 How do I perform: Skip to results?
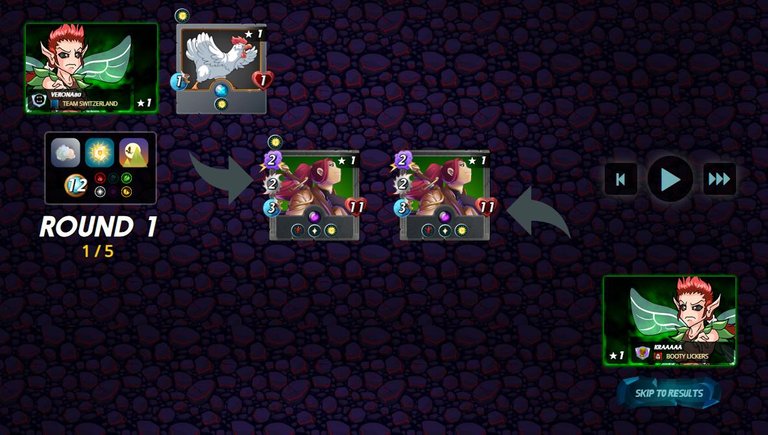click(669, 393)
